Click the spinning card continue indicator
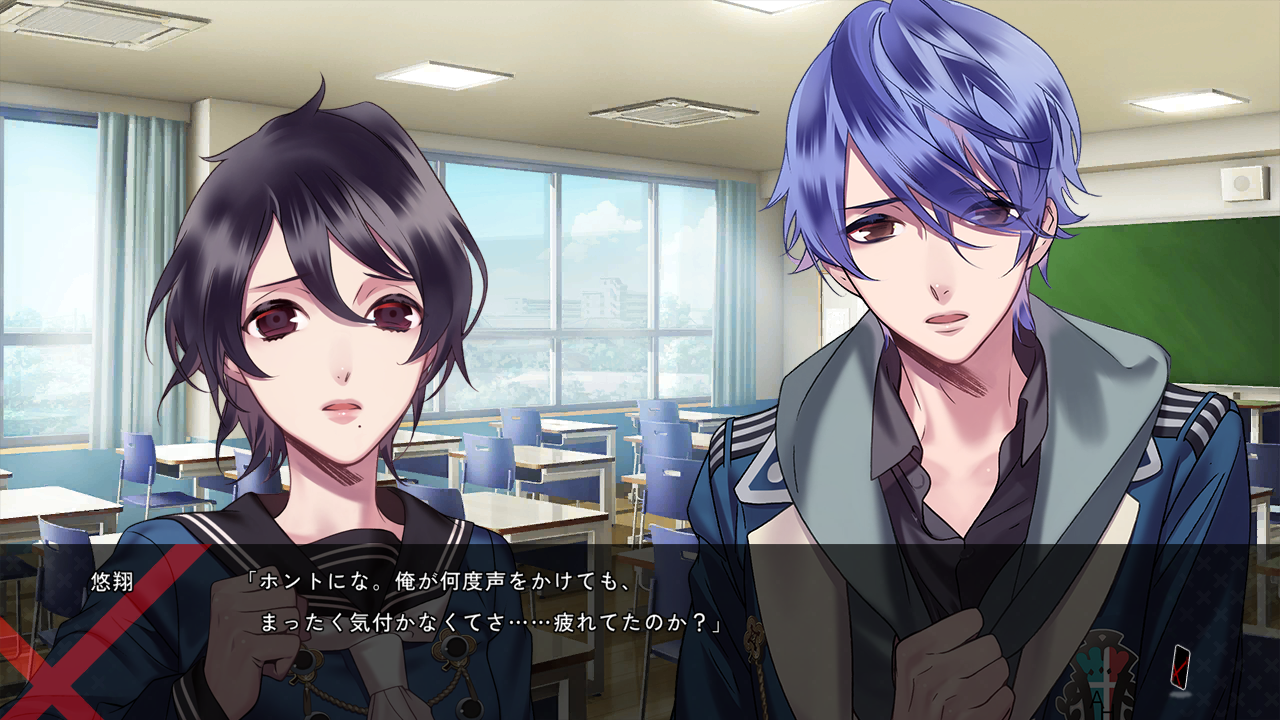Image resolution: width=1280 pixels, height=720 pixels. click(1181, 667)
